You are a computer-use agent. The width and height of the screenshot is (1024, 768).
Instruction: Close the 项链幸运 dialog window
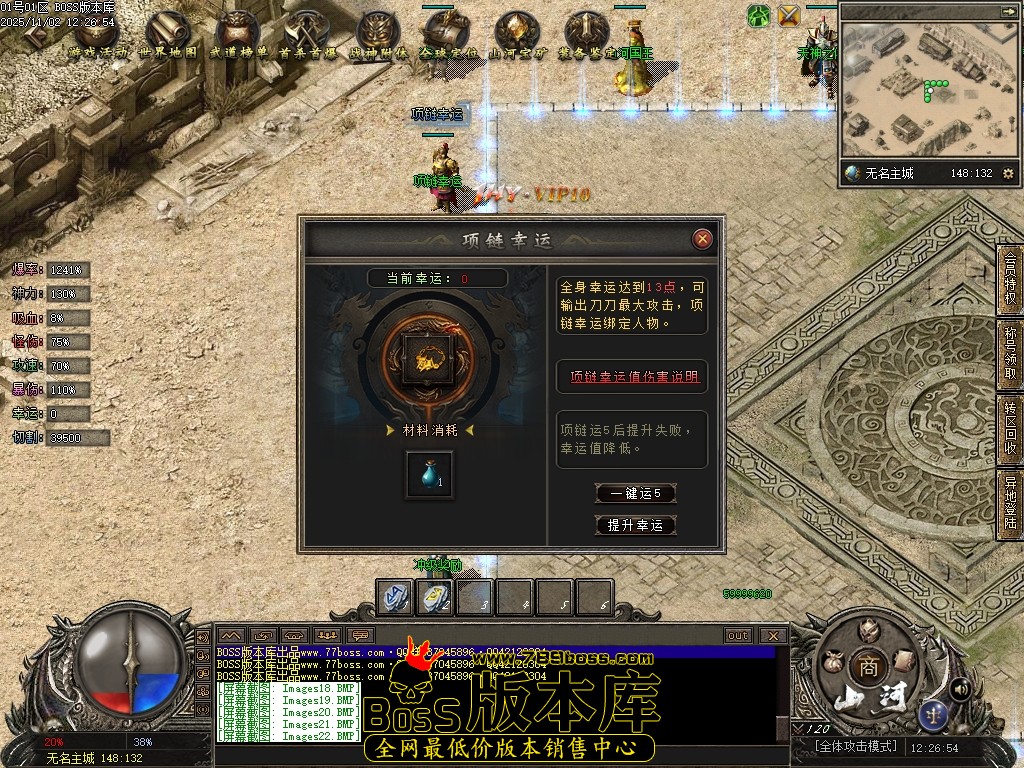coord(703,239)
